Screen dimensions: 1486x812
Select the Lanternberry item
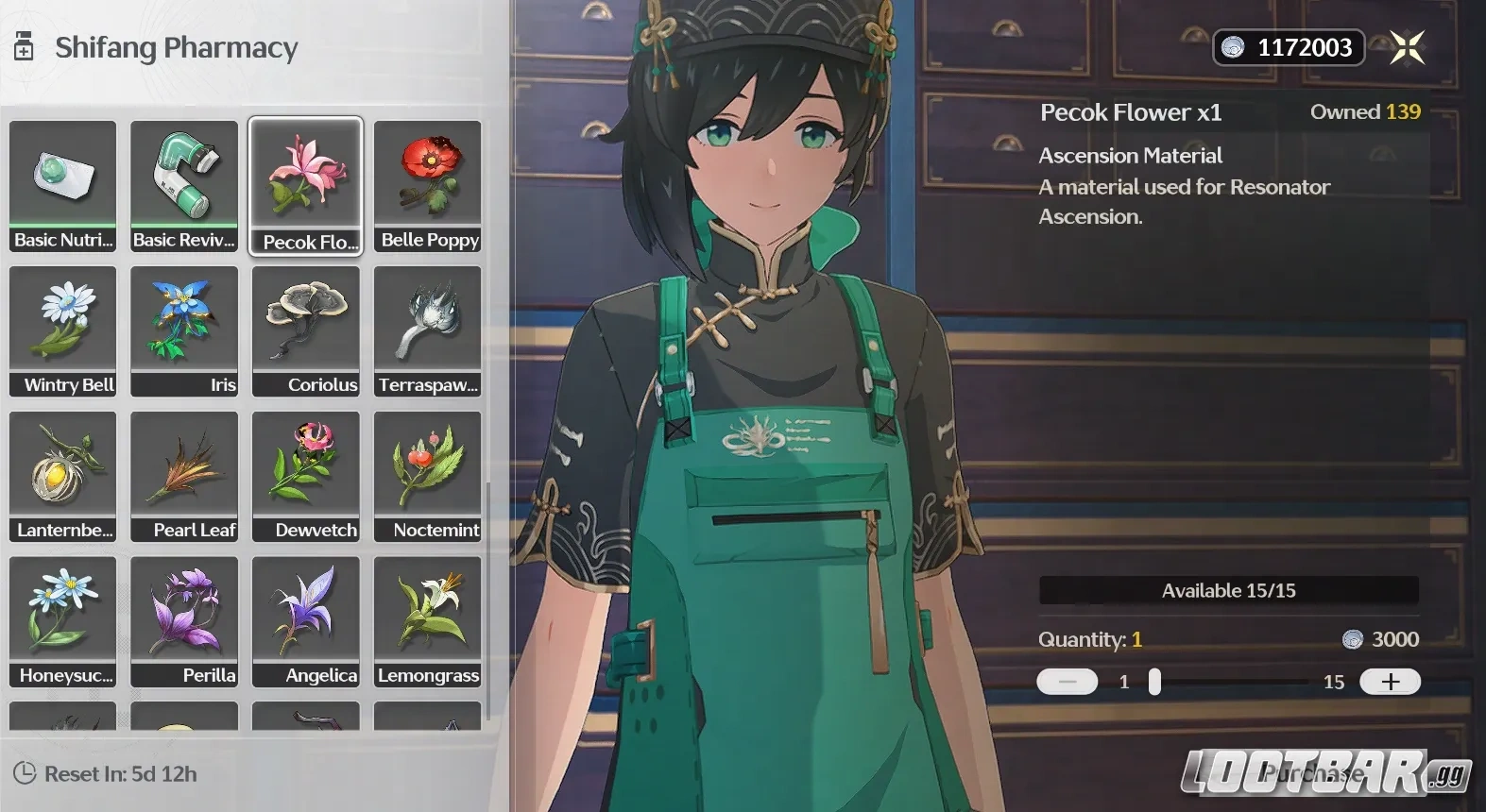63,476
